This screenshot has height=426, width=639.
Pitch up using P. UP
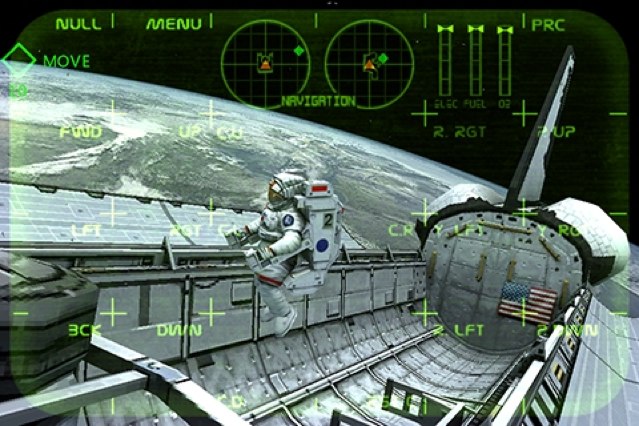[x=556, y=131]
